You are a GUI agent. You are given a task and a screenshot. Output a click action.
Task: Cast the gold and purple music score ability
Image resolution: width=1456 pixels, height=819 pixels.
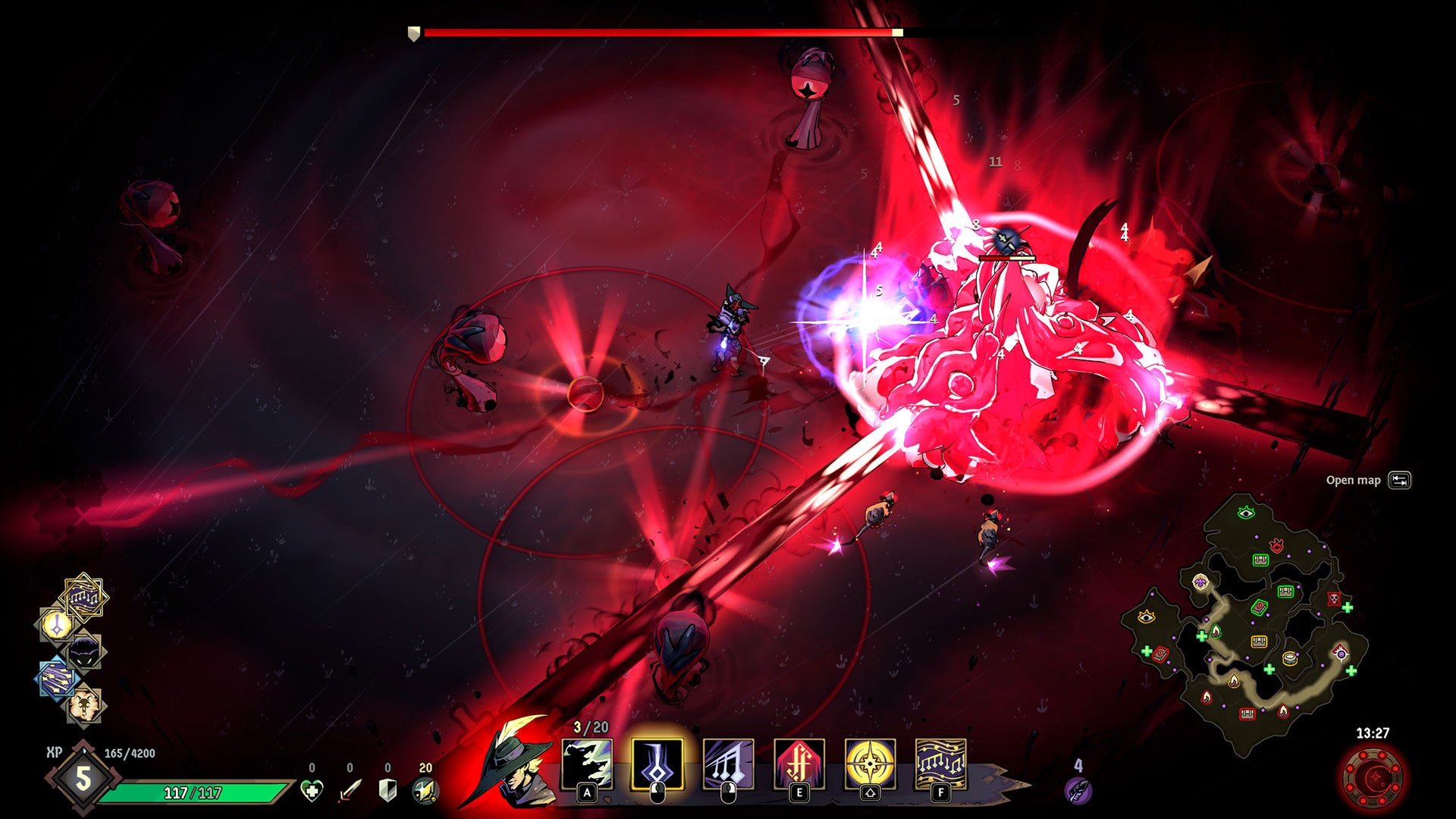[940, 764]
